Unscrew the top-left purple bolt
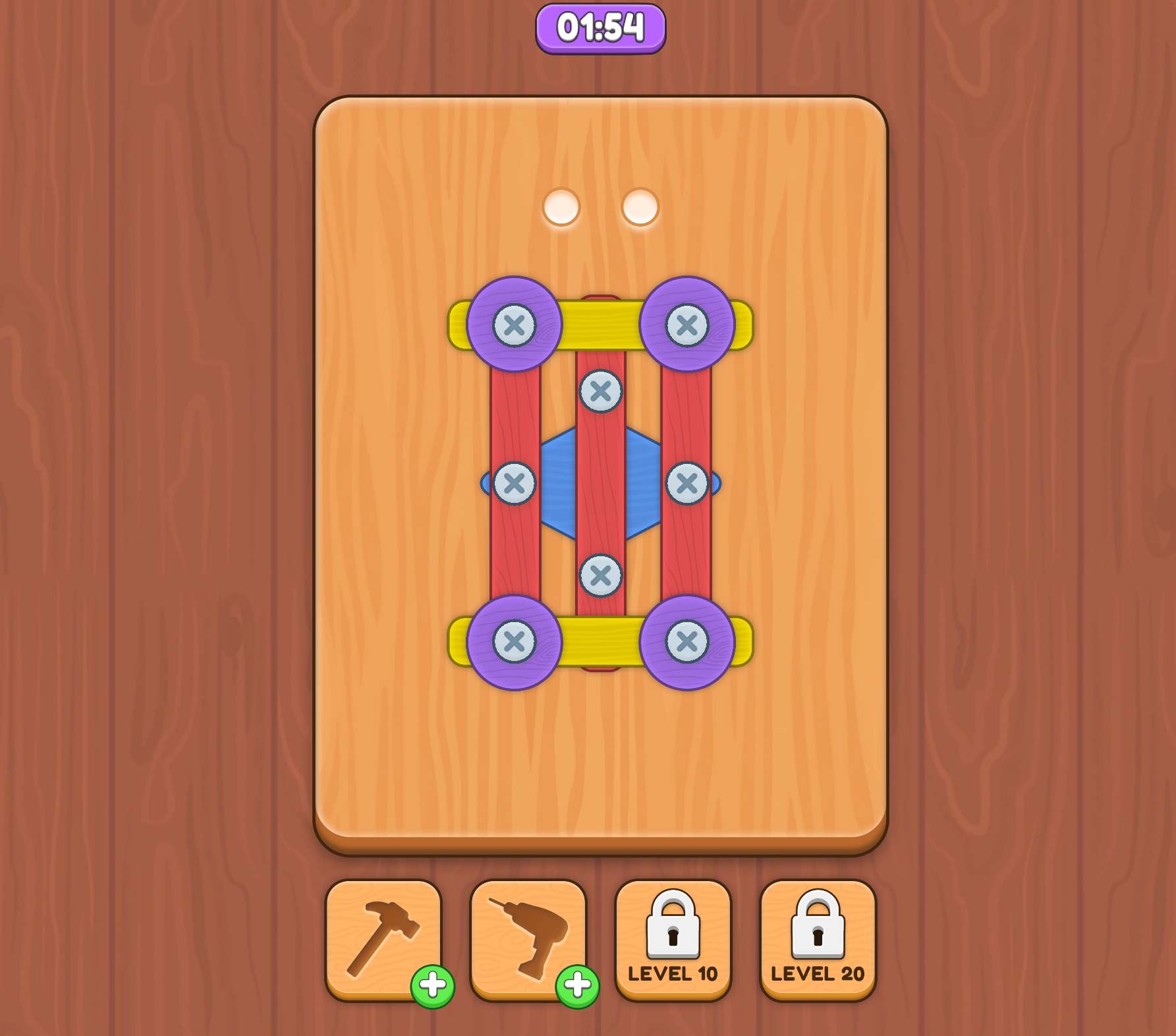The width and height of the screenshot is (1176, 1036). [x=514, y=323]
